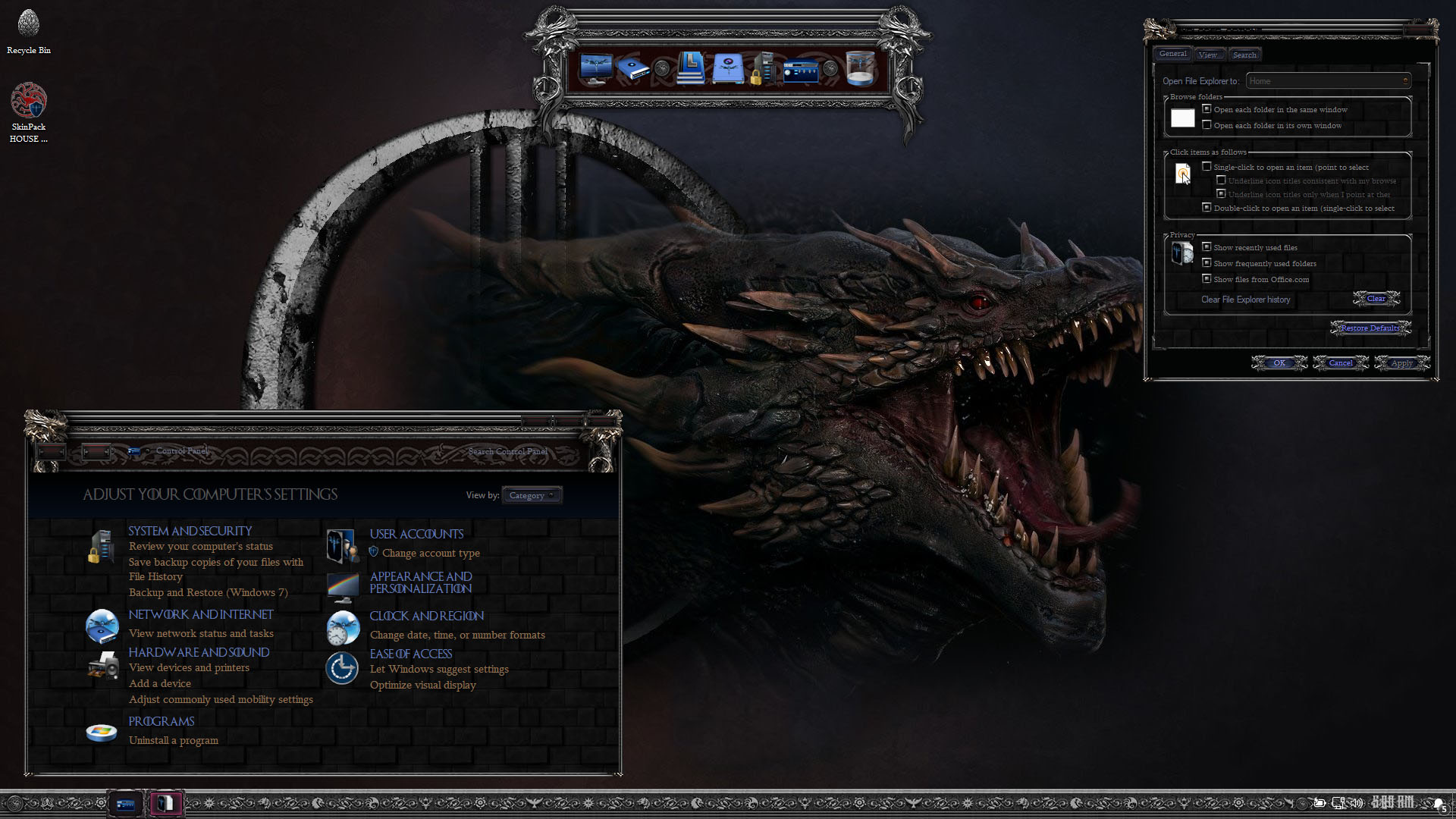Switch to the View tab
The width and height of the screenshot is (1456, 819).
(1207, 55)
